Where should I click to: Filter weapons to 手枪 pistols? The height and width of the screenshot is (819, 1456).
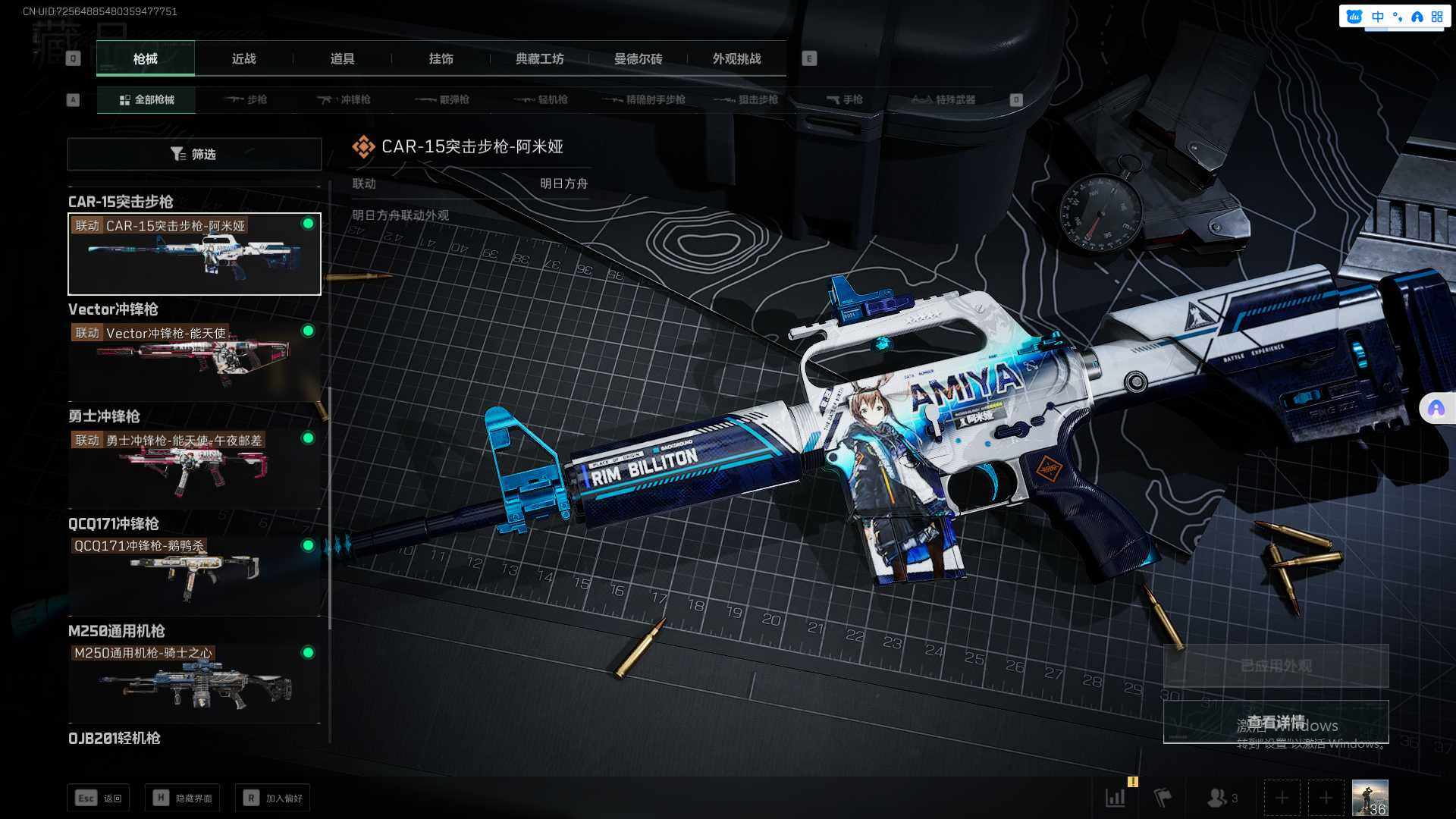point(844,99)
